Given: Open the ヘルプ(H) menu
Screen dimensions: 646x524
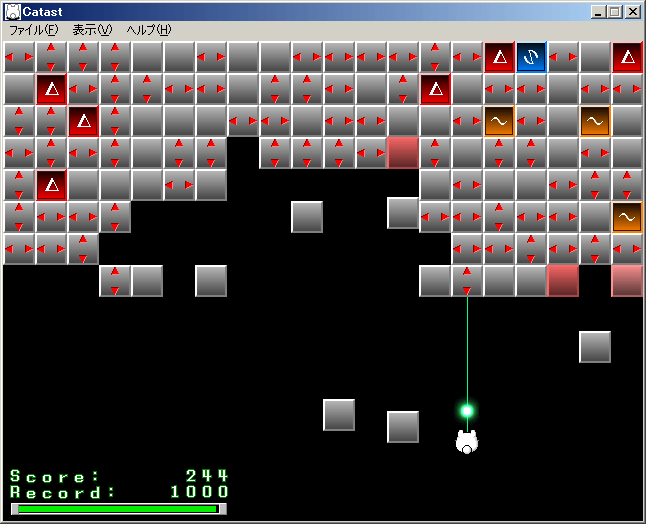Looking at the screenshot, I should coord(148,30).
